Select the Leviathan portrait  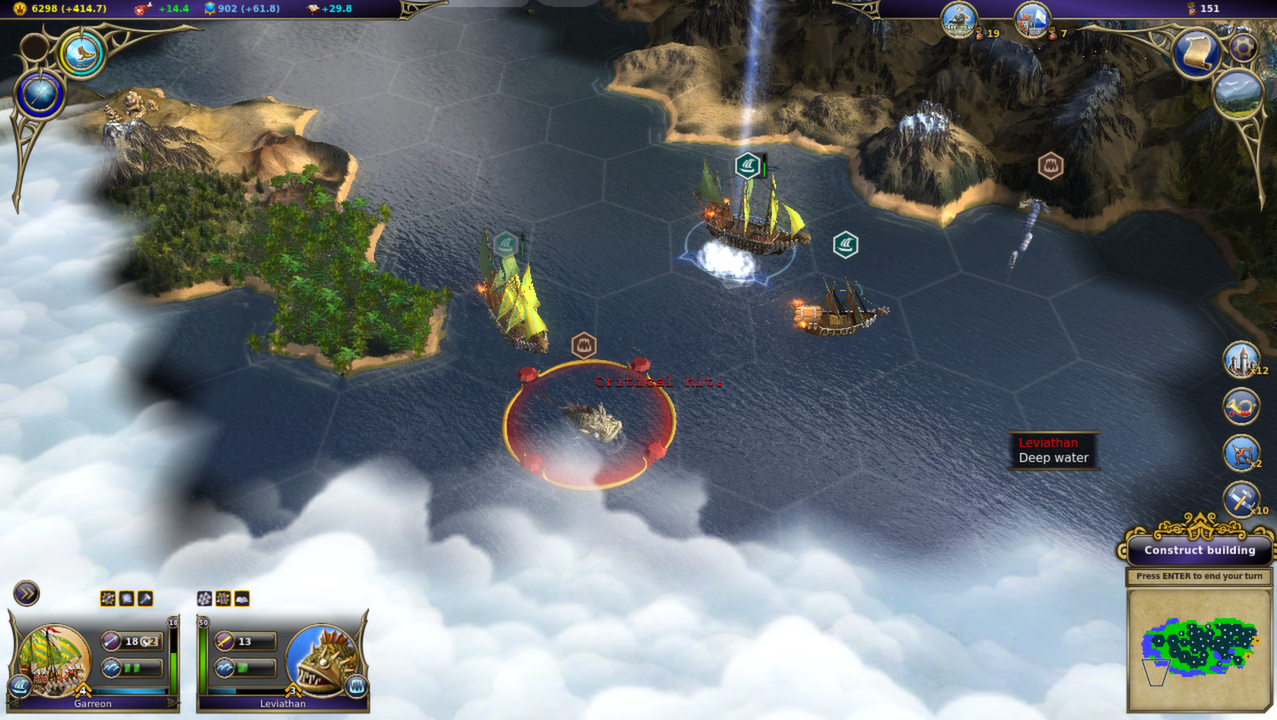[x=320, y=658]
